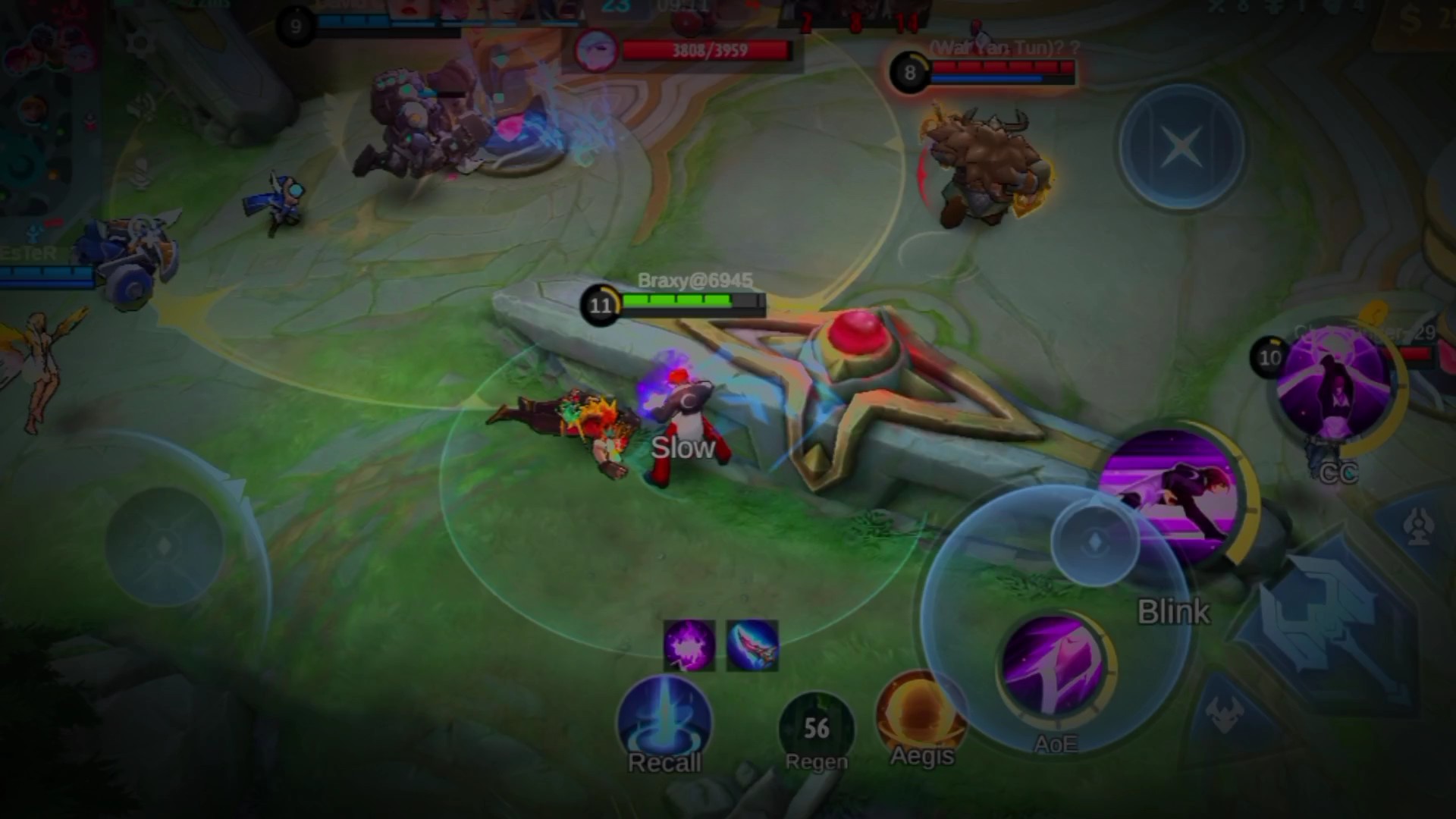Activate the Aegis battle spell
Screen dimensions: 1456x819
click(921, 717)
